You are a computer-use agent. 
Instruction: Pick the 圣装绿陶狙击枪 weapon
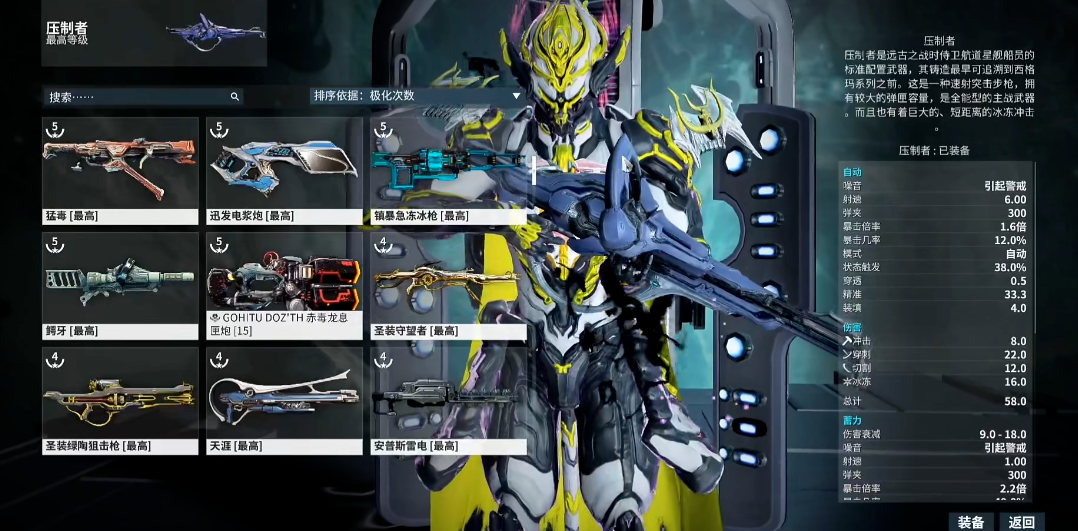point(121,400)
